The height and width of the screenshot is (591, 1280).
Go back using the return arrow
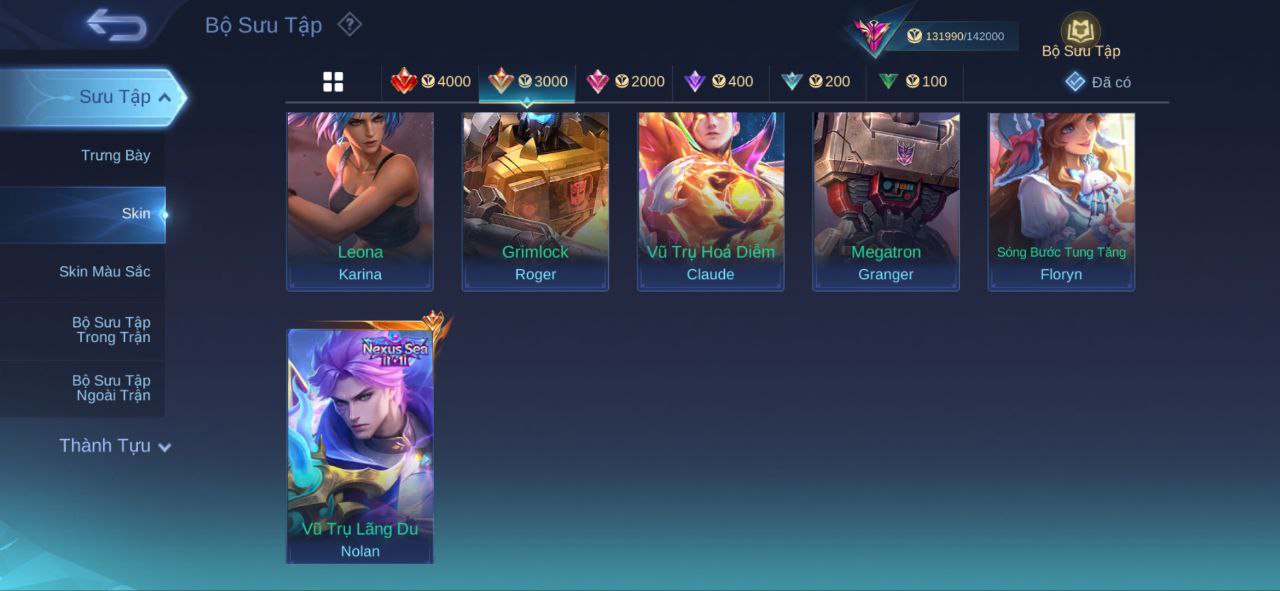[116, 25]
